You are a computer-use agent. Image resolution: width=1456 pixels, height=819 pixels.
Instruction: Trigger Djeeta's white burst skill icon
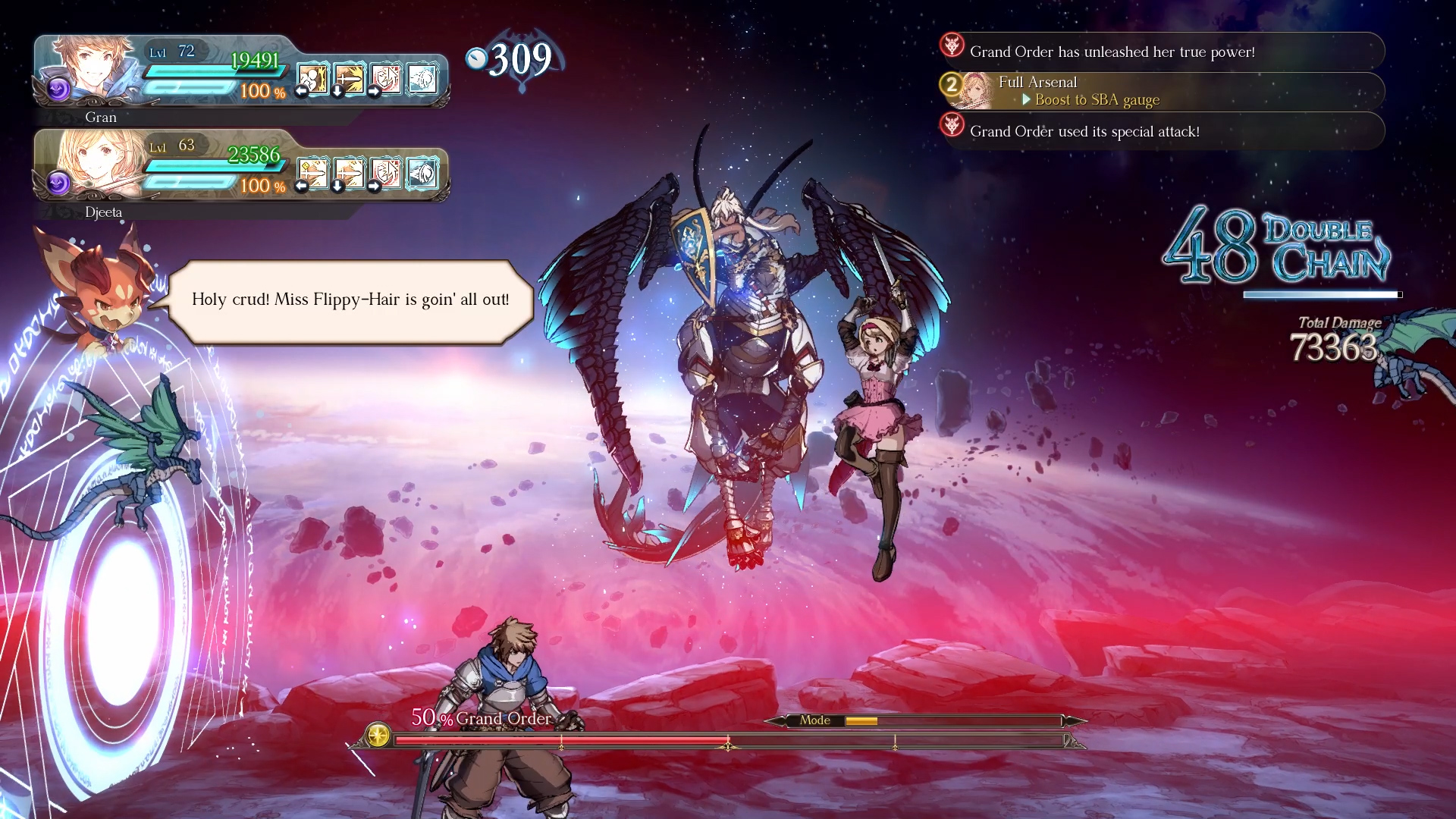coord(422,173)
